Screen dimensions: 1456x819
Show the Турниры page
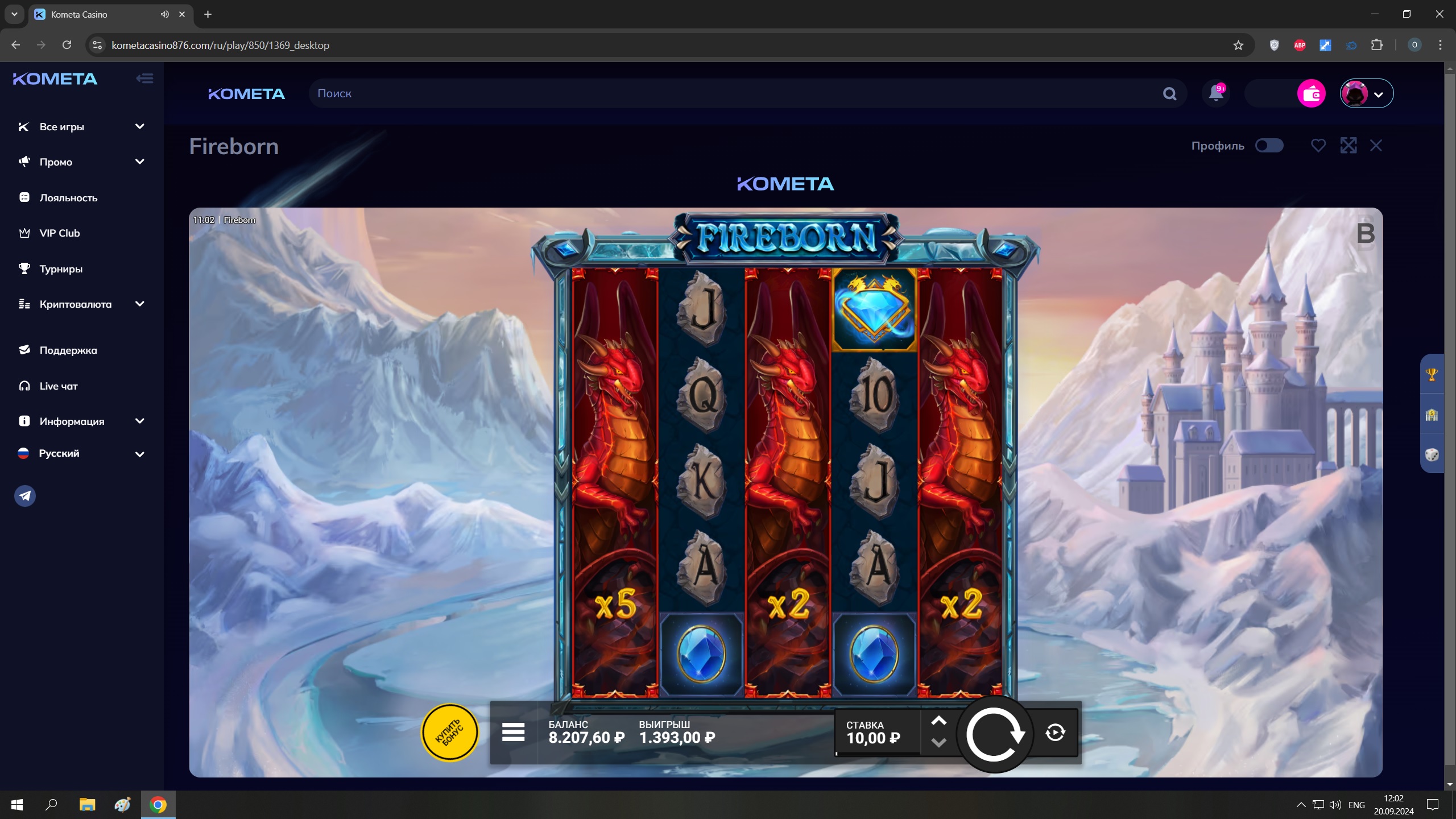pyautogui.click(x=61, y=269)
